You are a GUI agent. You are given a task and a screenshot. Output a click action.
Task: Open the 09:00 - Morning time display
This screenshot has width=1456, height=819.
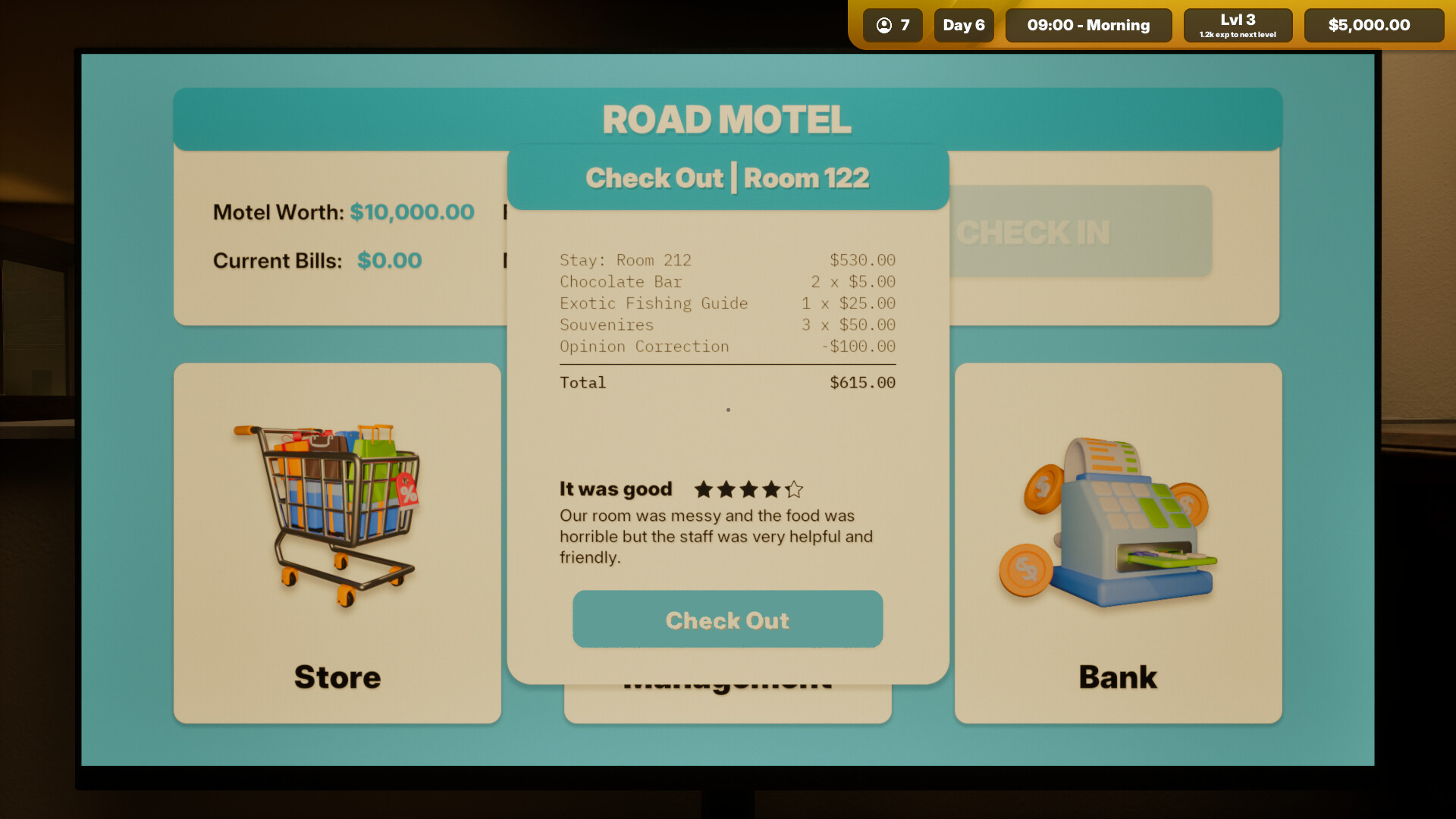(1088, 25)
